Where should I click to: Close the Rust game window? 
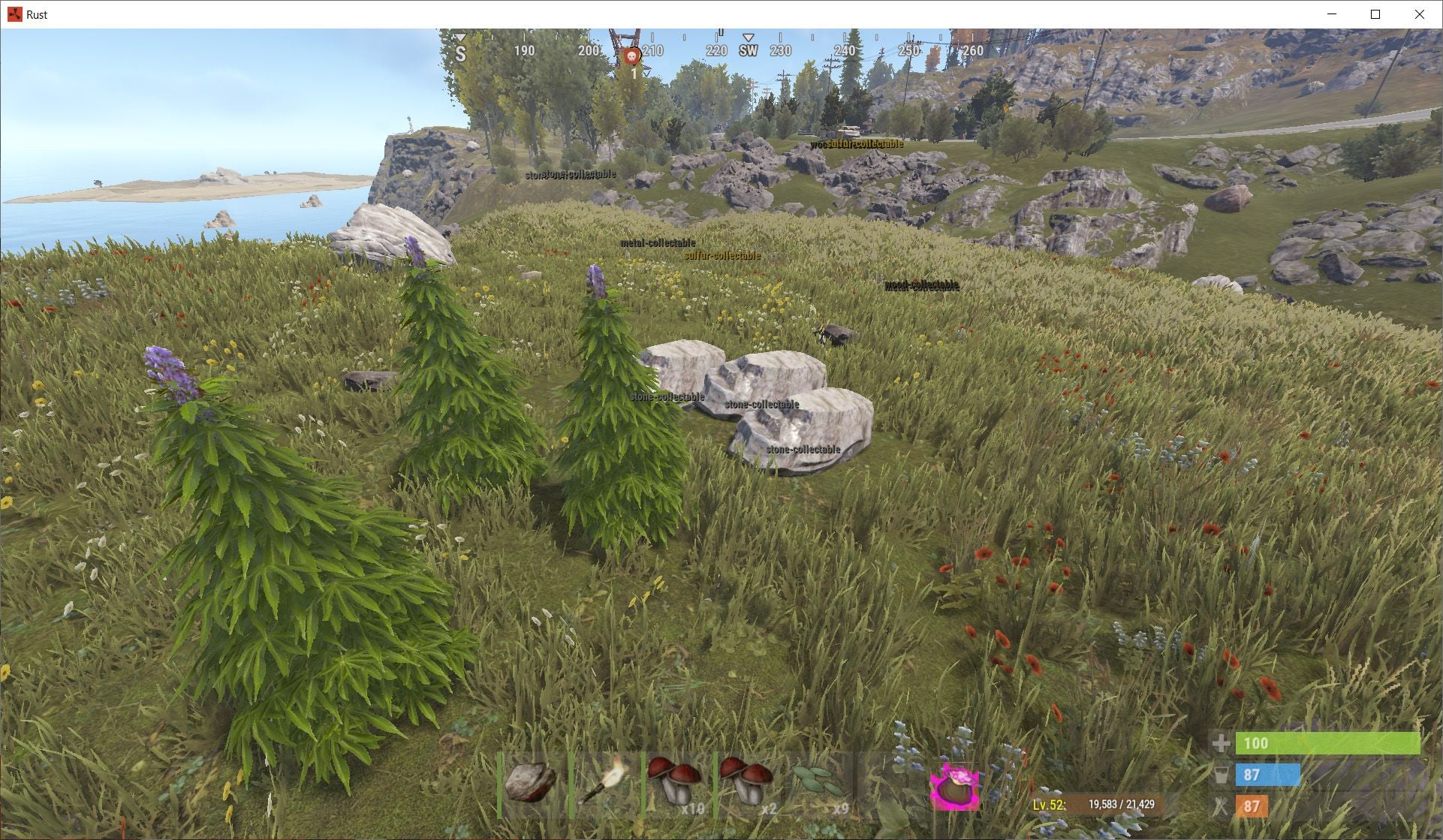pyautogui.click(x=1419, y=14)
